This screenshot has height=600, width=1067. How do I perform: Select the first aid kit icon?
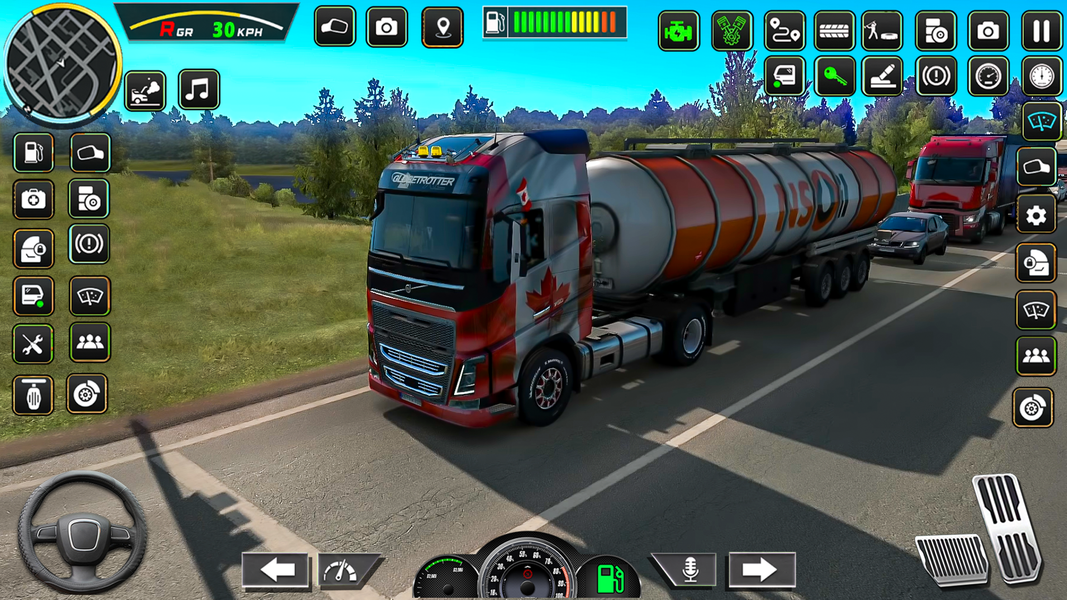33,200
